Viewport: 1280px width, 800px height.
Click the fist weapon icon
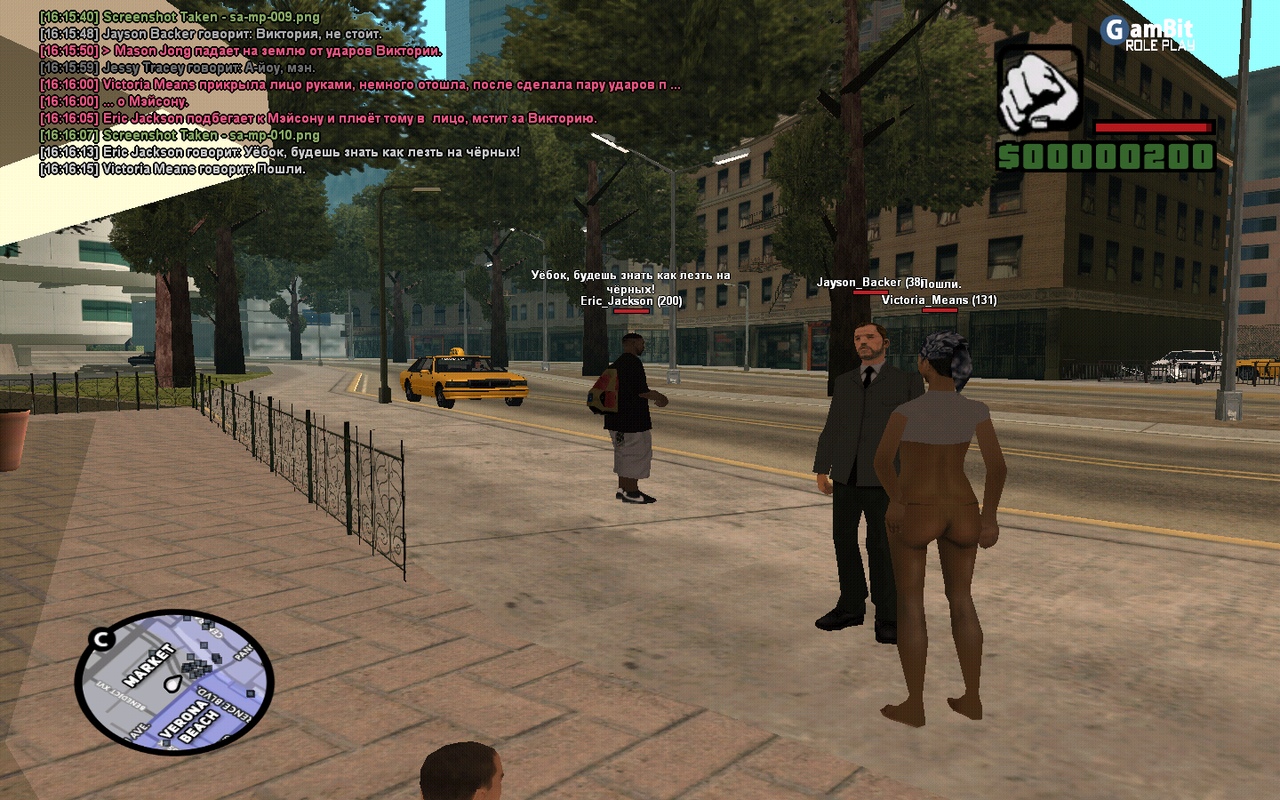(x=1040, y=89)
